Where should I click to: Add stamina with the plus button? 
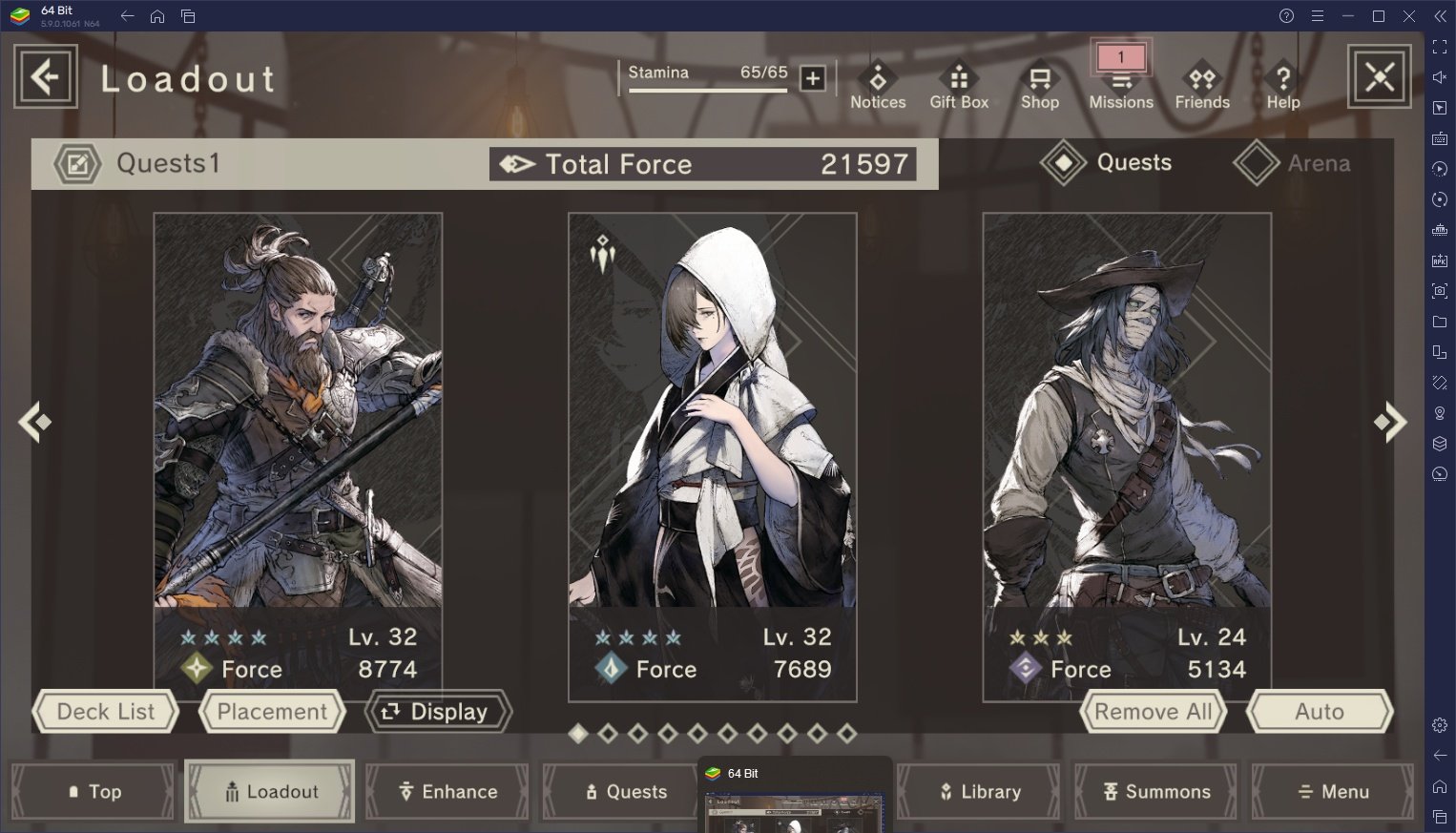click(x=813, y=78)
